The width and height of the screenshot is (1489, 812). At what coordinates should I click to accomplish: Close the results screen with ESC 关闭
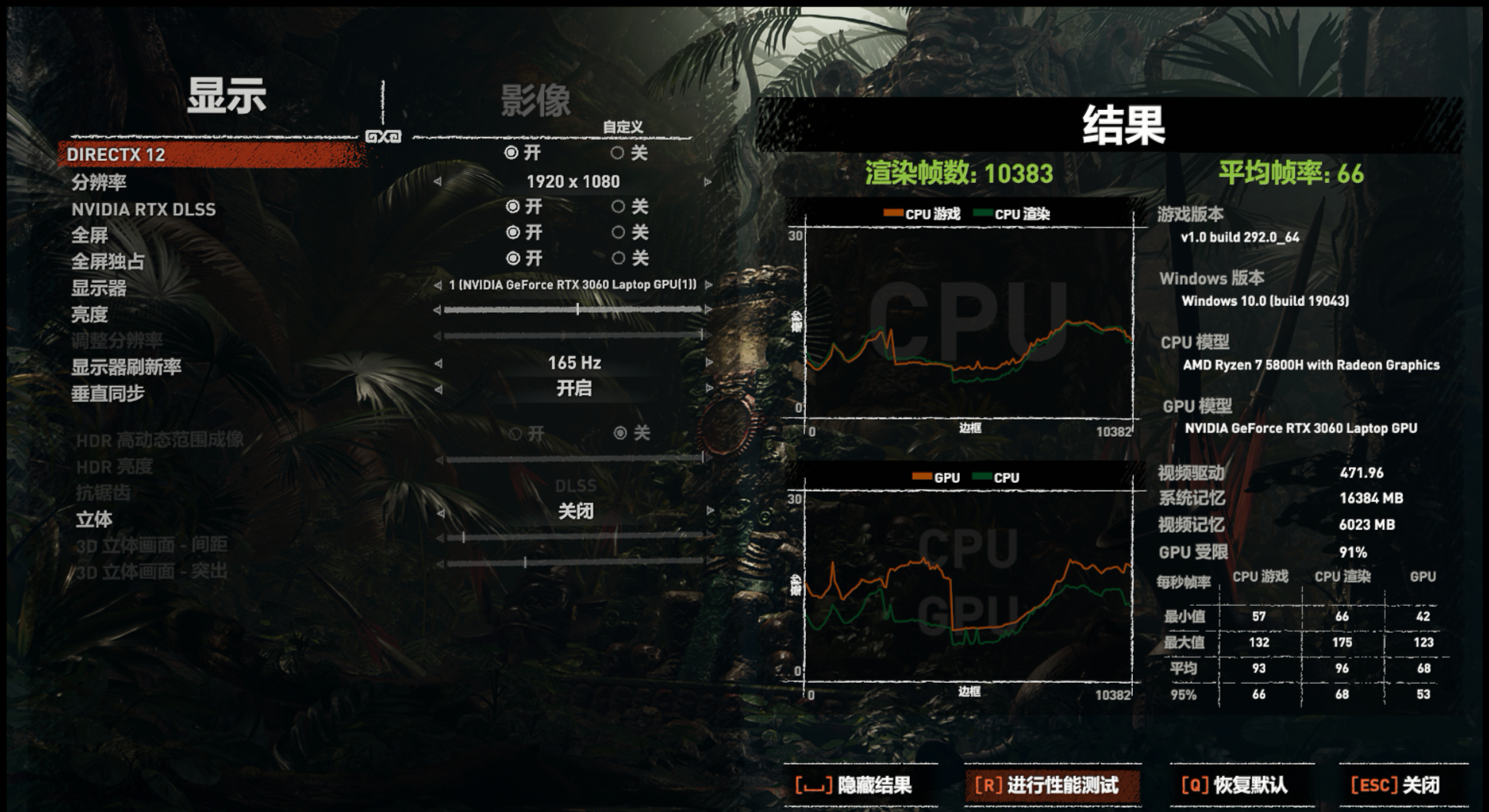click(x=1396, y=786)
